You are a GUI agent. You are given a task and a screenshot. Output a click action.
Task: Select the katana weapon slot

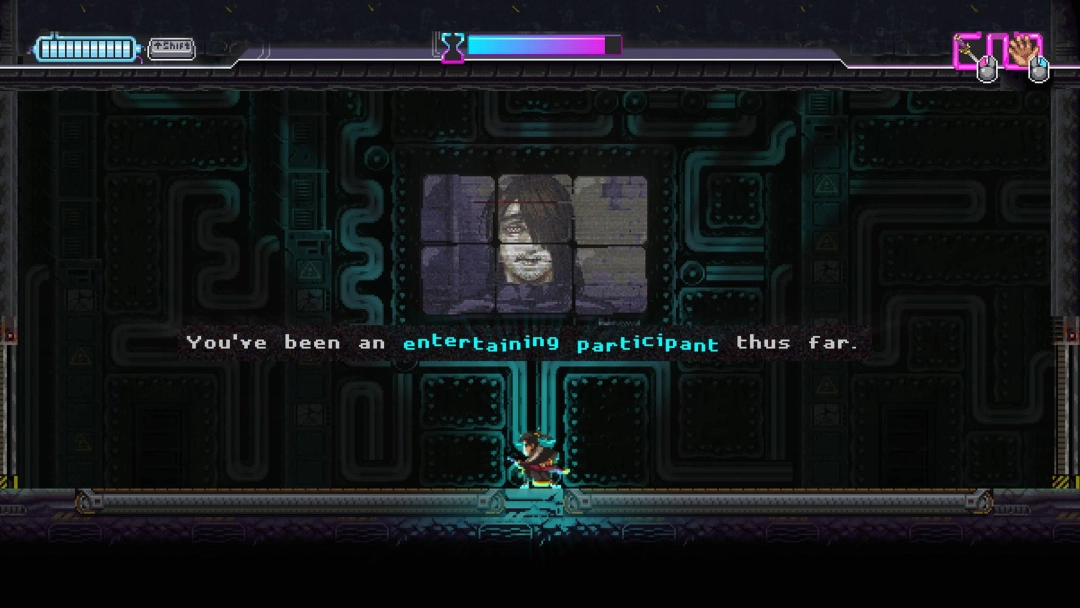point(970,49)
